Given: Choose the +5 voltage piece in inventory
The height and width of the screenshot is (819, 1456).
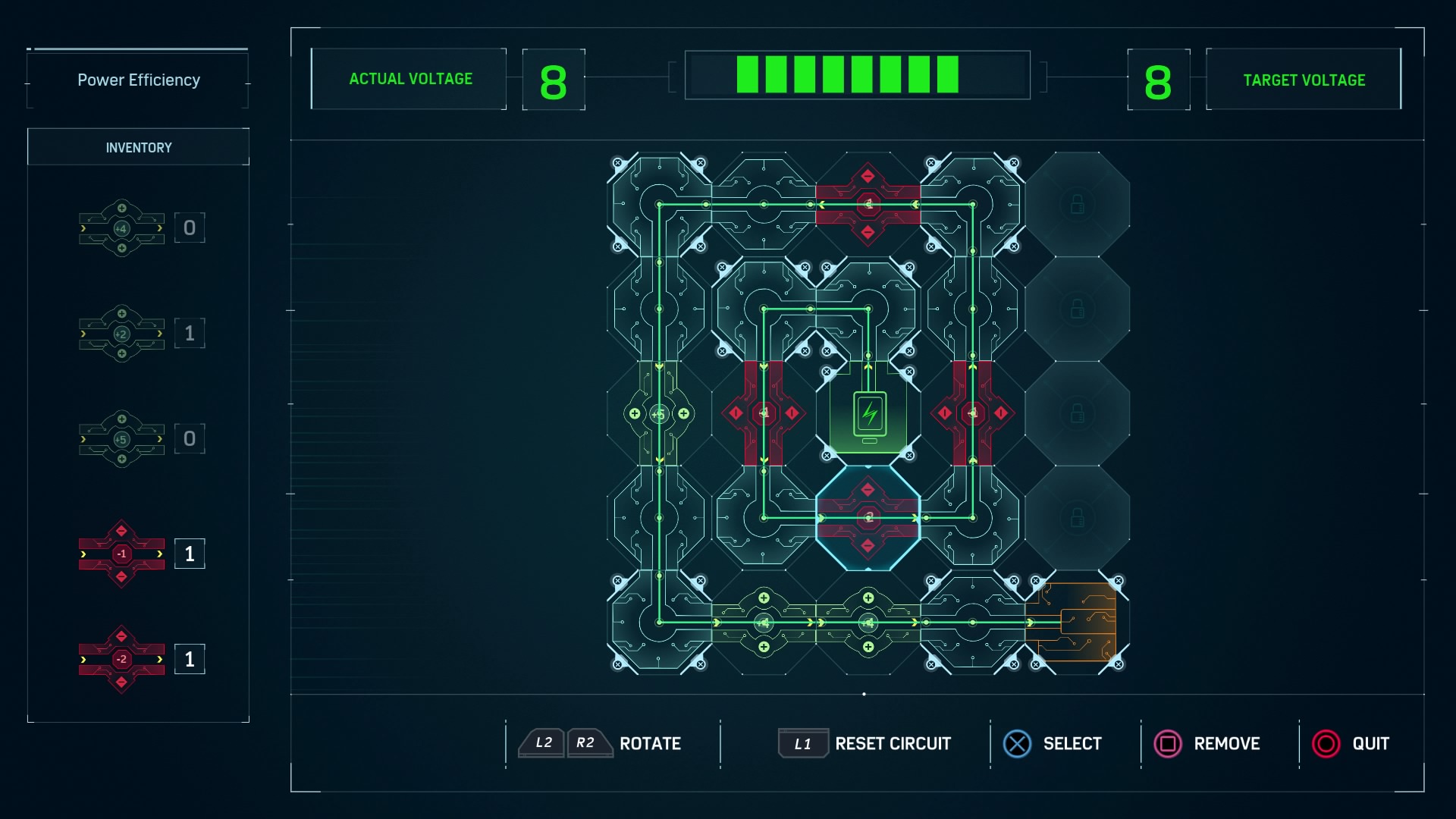Looking at the screenshot, I should pos(121,439).
